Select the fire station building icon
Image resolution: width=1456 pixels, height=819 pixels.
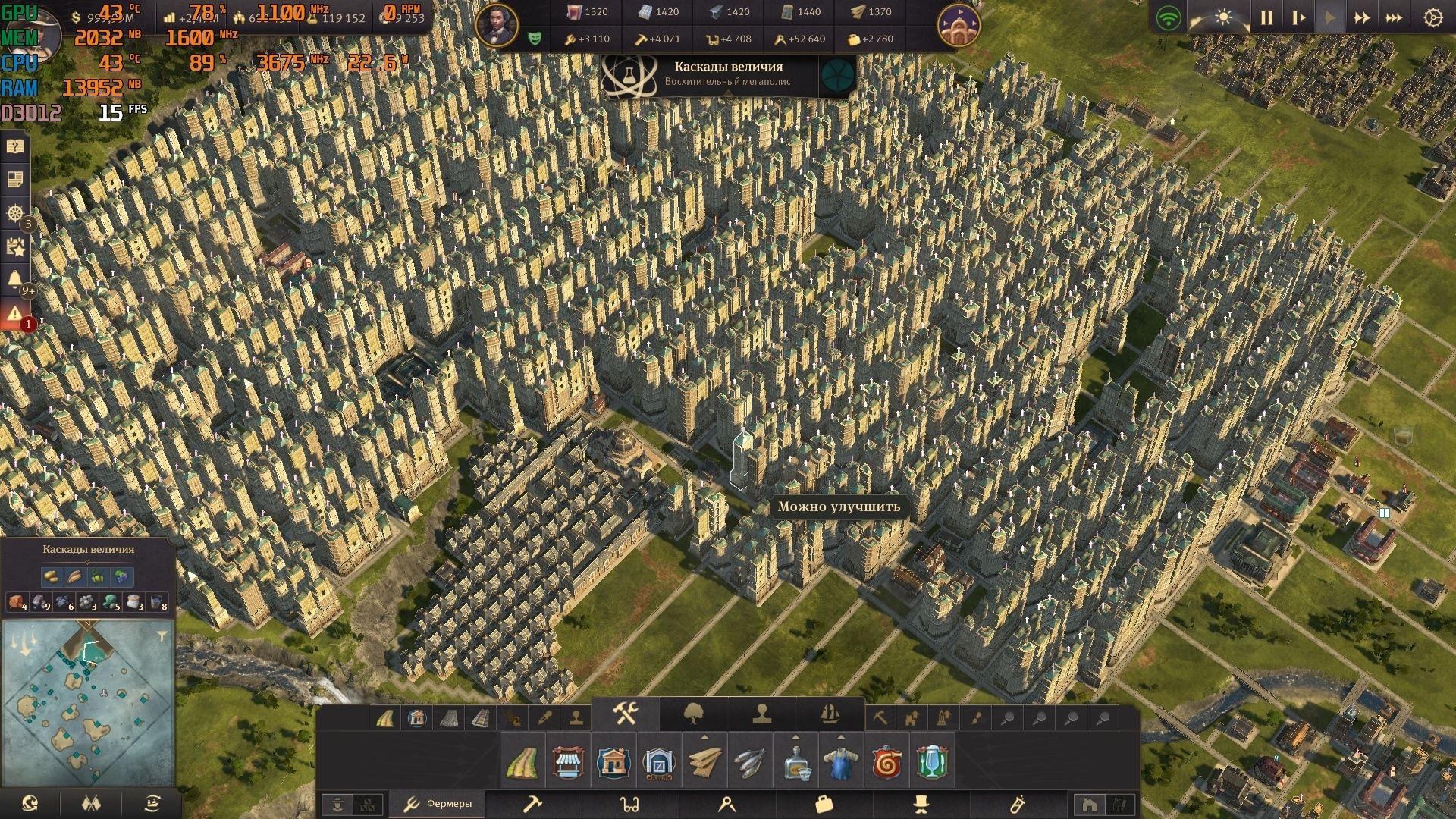tap(886, 761)
